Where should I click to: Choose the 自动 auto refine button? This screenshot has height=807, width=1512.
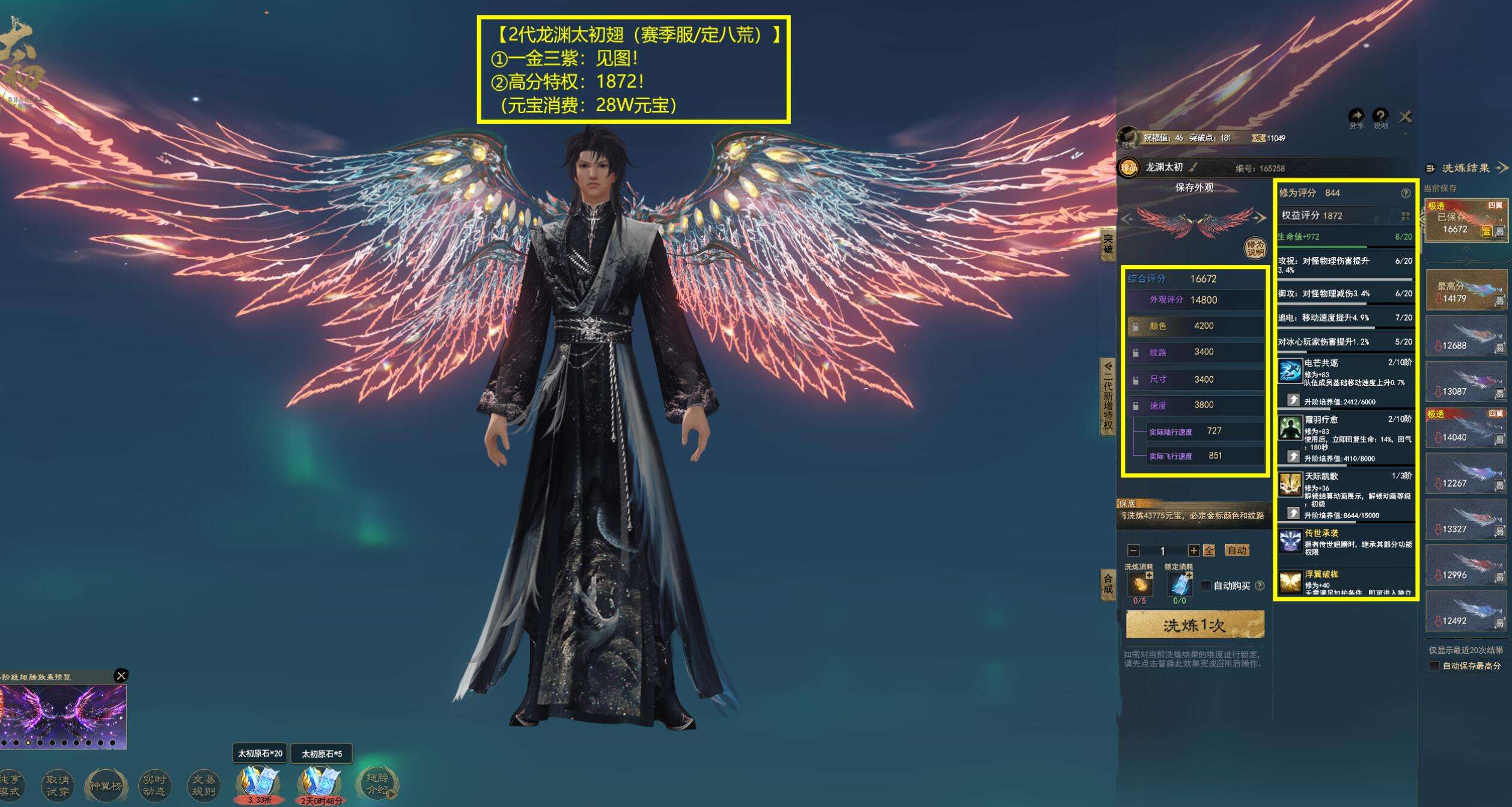tap(1237, 550)
